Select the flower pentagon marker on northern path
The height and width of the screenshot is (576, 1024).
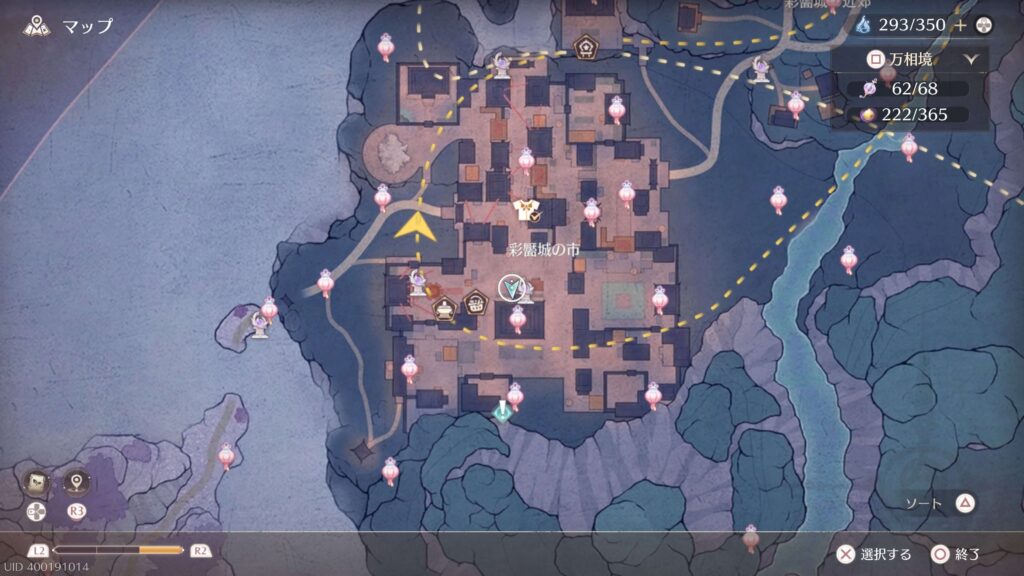[585, 46]
